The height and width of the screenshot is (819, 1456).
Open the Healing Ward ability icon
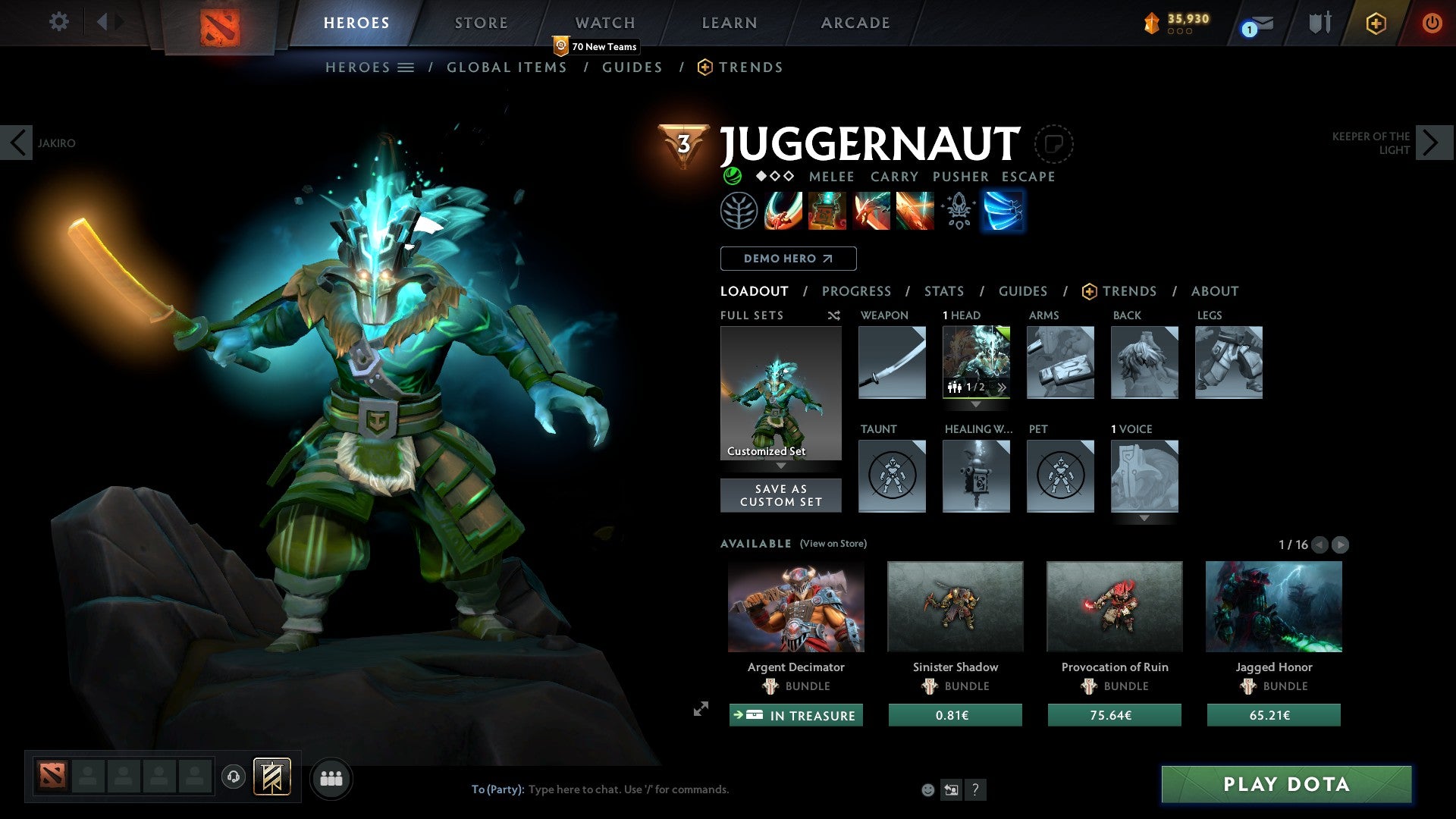827,211
